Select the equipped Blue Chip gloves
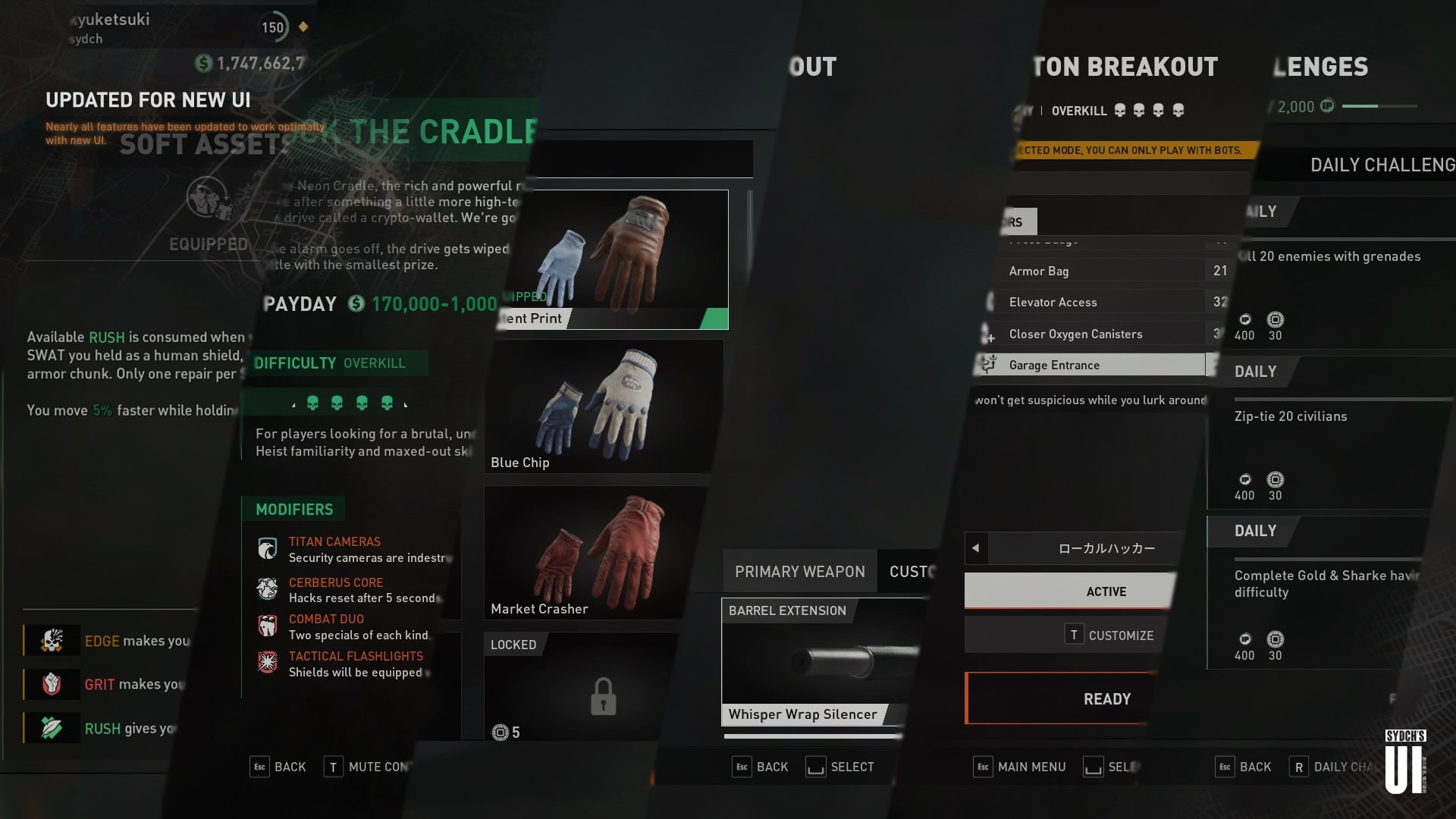1456x819 pixels. (x=598, y=406)
